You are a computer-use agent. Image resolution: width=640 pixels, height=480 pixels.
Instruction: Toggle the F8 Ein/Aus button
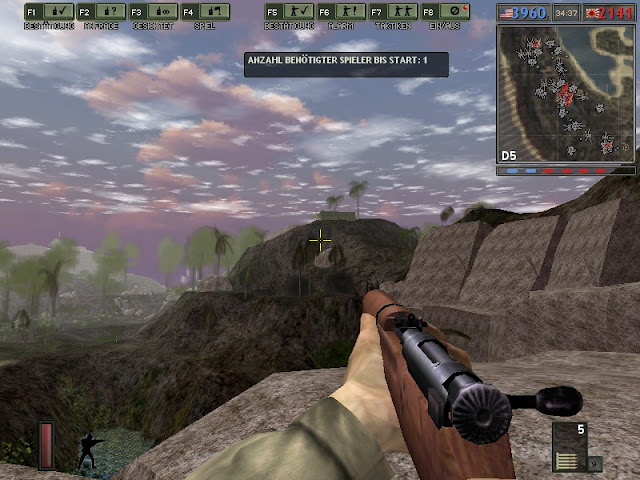[x=444, y=12]
